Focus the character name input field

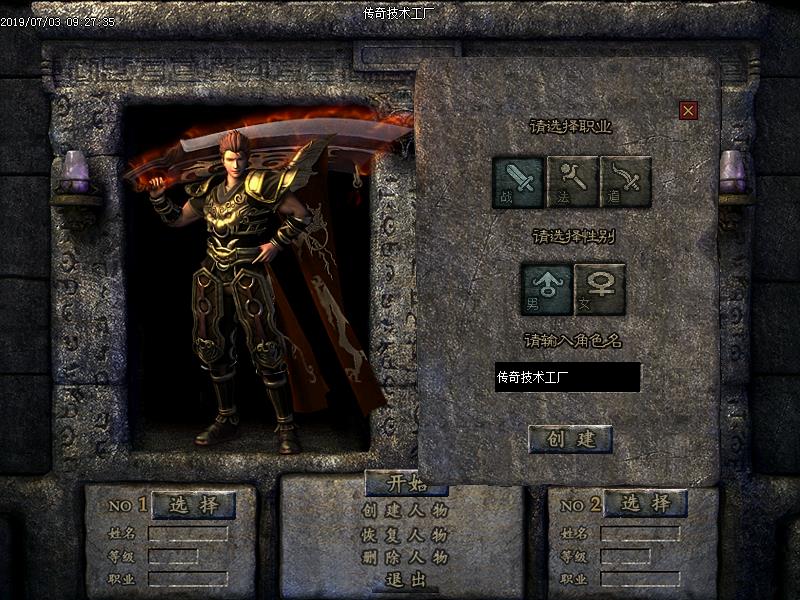[567, 377]
